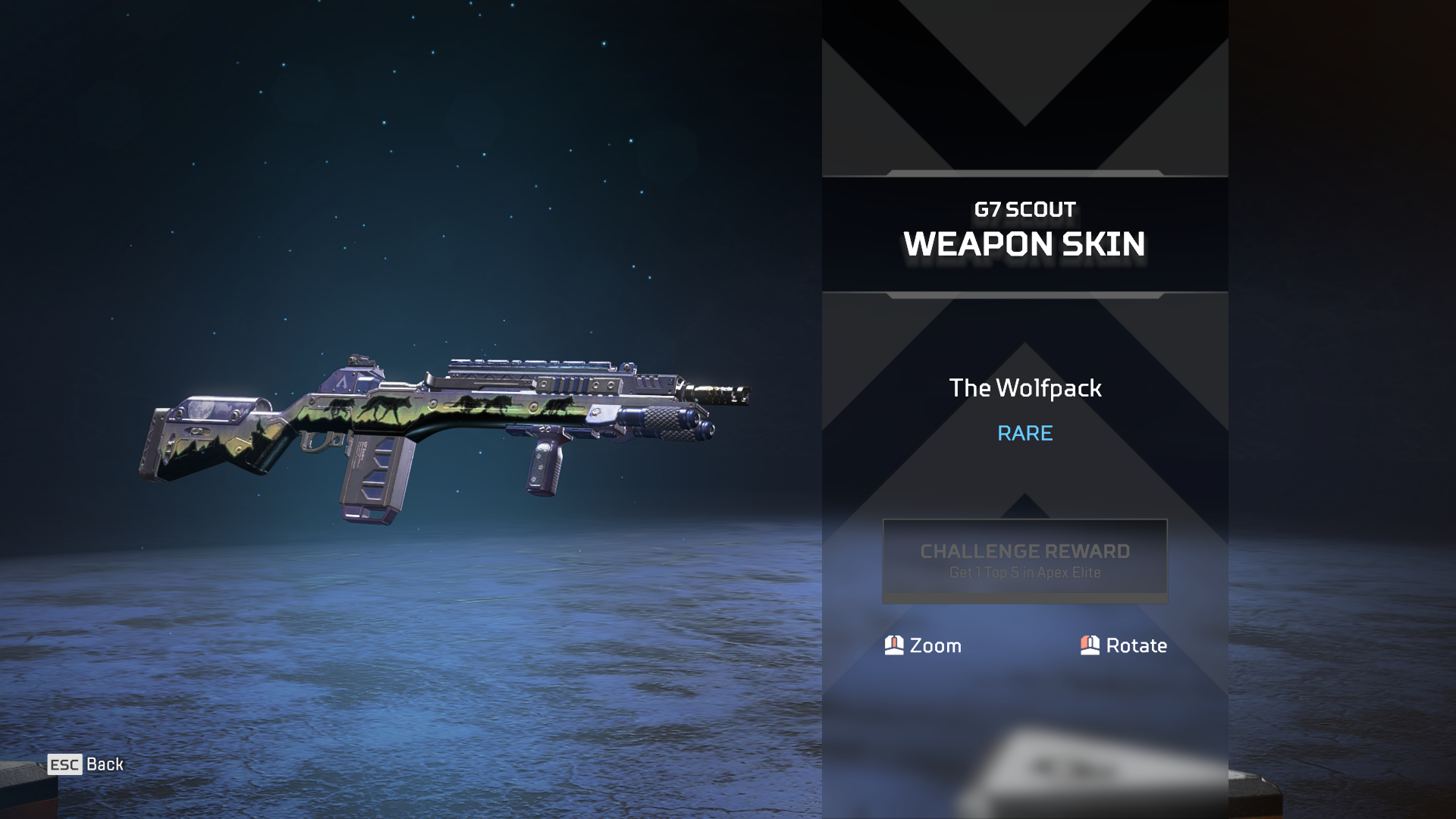This screenshot has width=1456, height=819.
Task: Go back using the Back button
Action: click(x=86, y=764)
